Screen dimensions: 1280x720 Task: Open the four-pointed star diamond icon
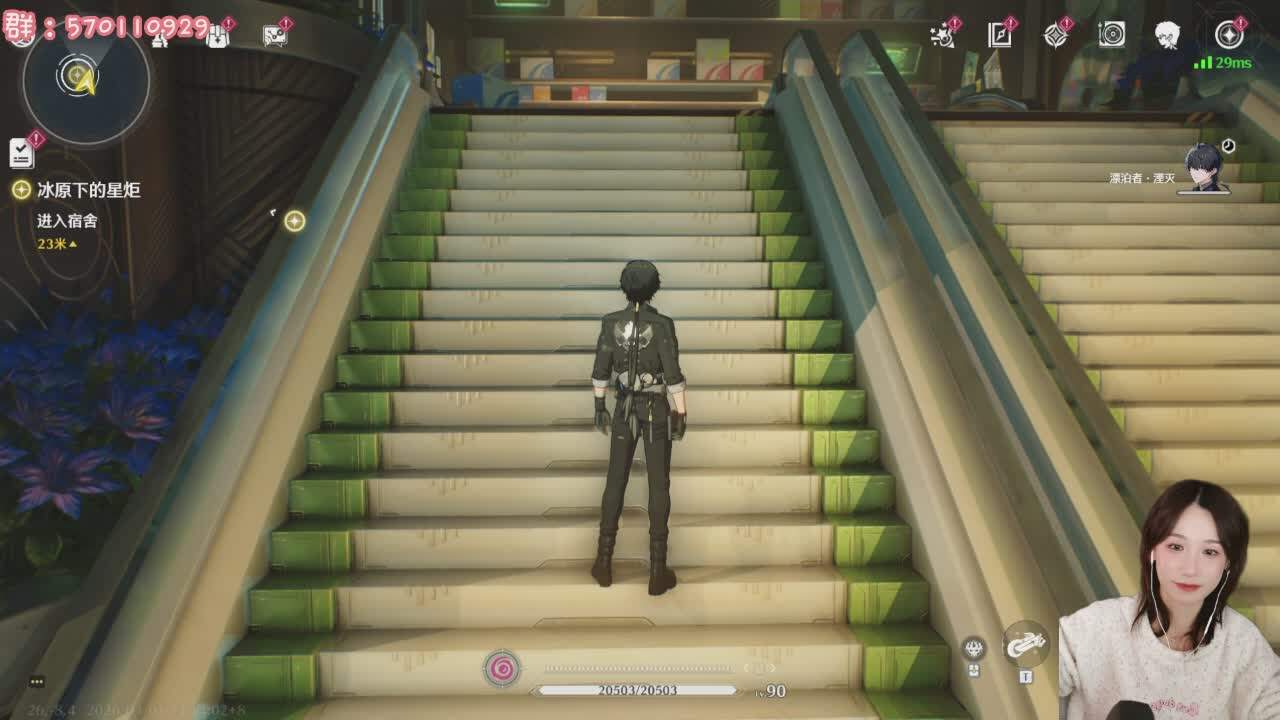pos(1056,35)
